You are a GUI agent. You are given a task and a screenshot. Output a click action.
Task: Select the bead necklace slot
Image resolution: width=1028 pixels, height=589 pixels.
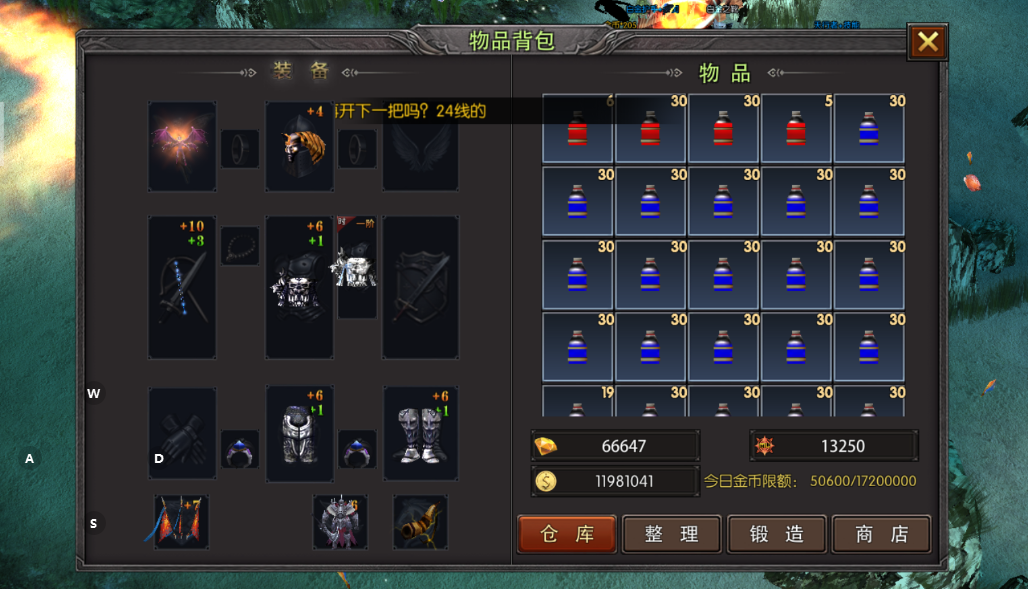tap(240, 246)
